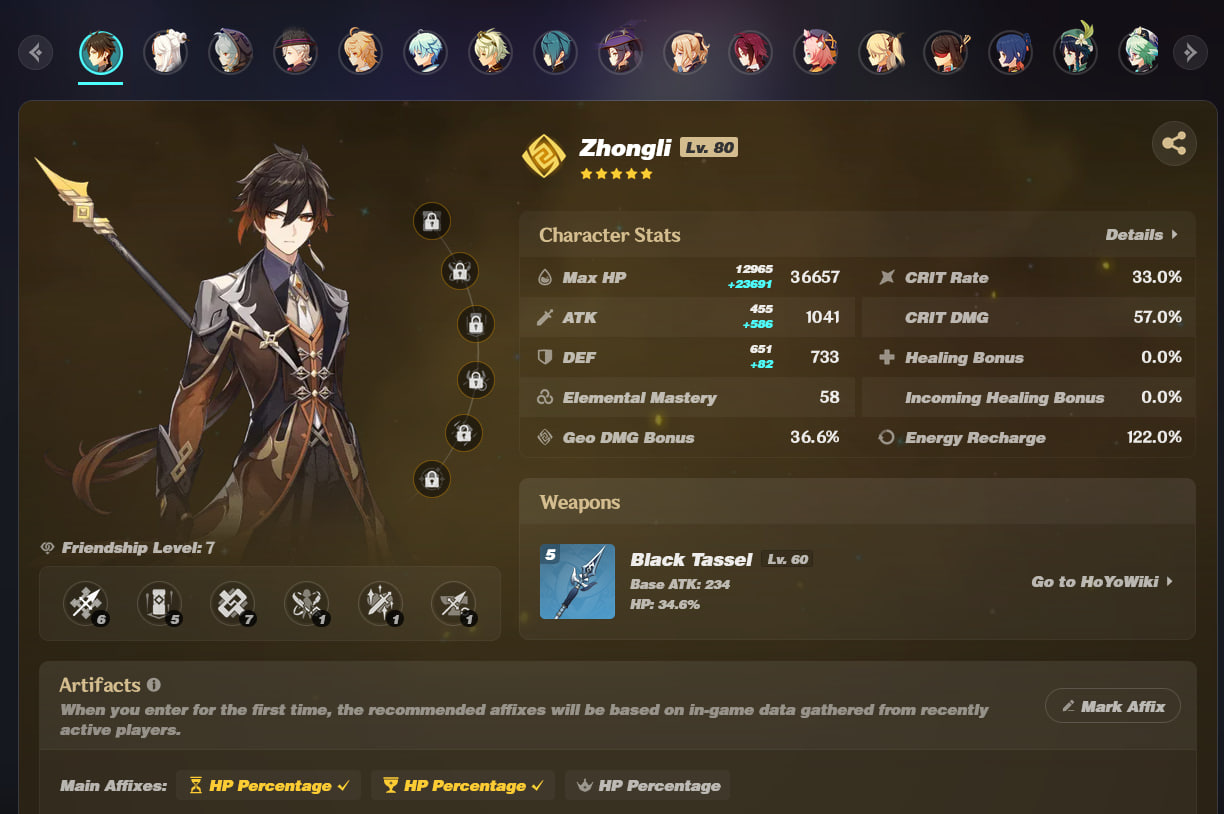1224x814 pixels.
Task: Go to the previous characters with the left arrow
Action: pos(36,52)
